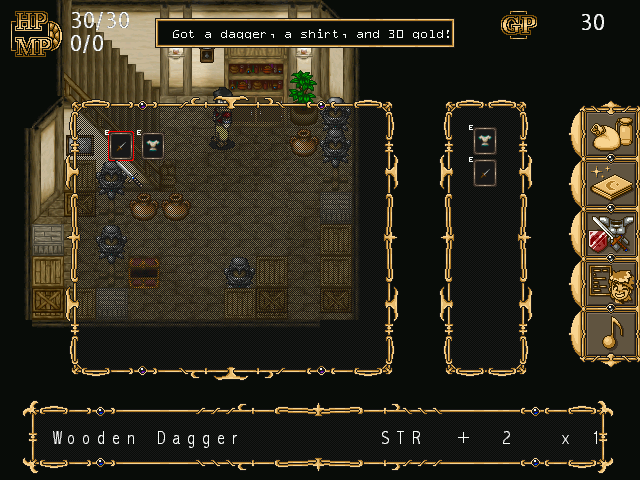Open the magic spellbook menu tab
The height and width of the screenshot is (480, 640).
pyautogui.click(x=610, y=184)
